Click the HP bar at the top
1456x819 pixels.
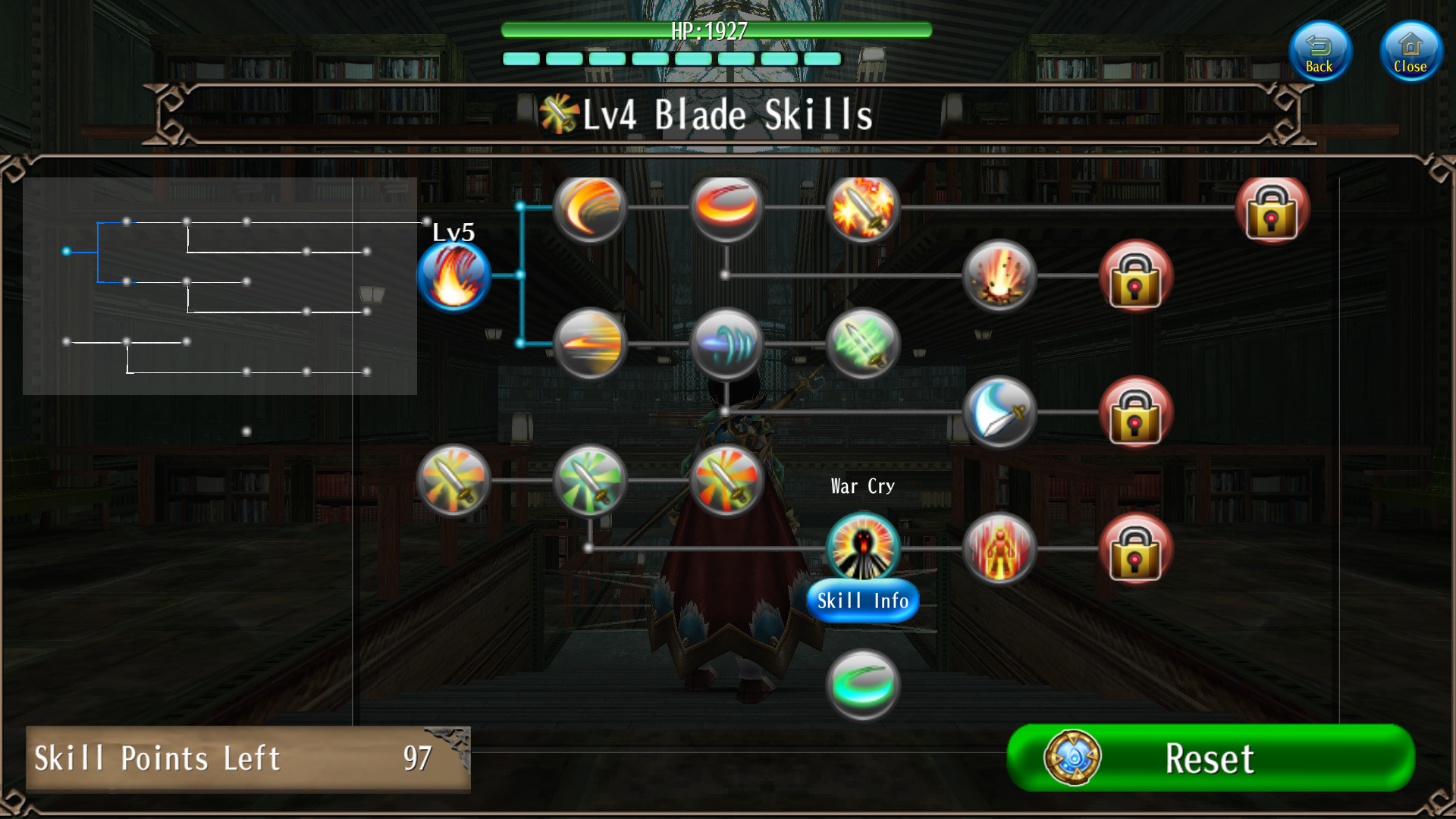coord(715,31)
